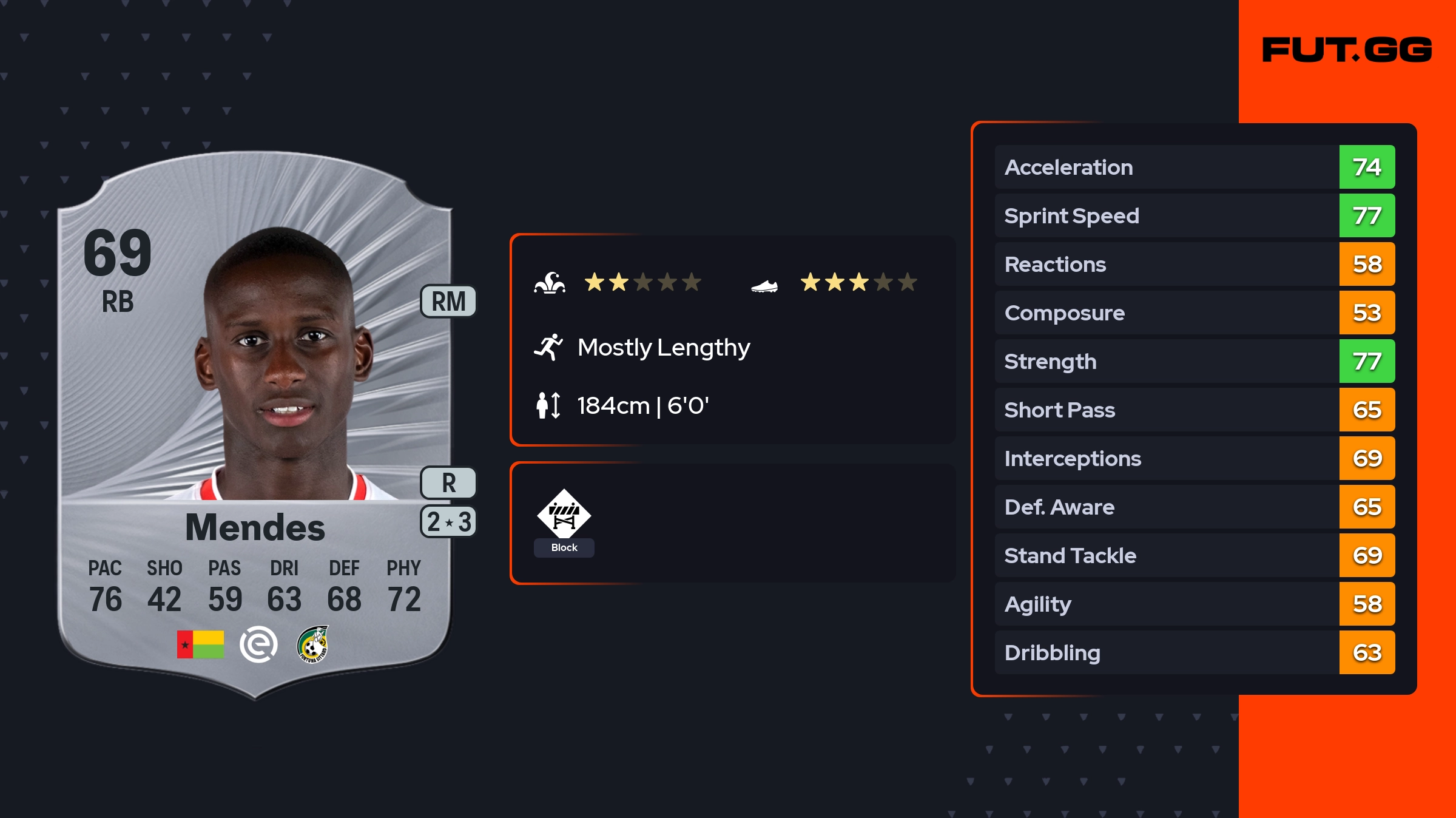Choose the Interceptions stat row
The image size is (1456, 818).
coord(1194,459)
